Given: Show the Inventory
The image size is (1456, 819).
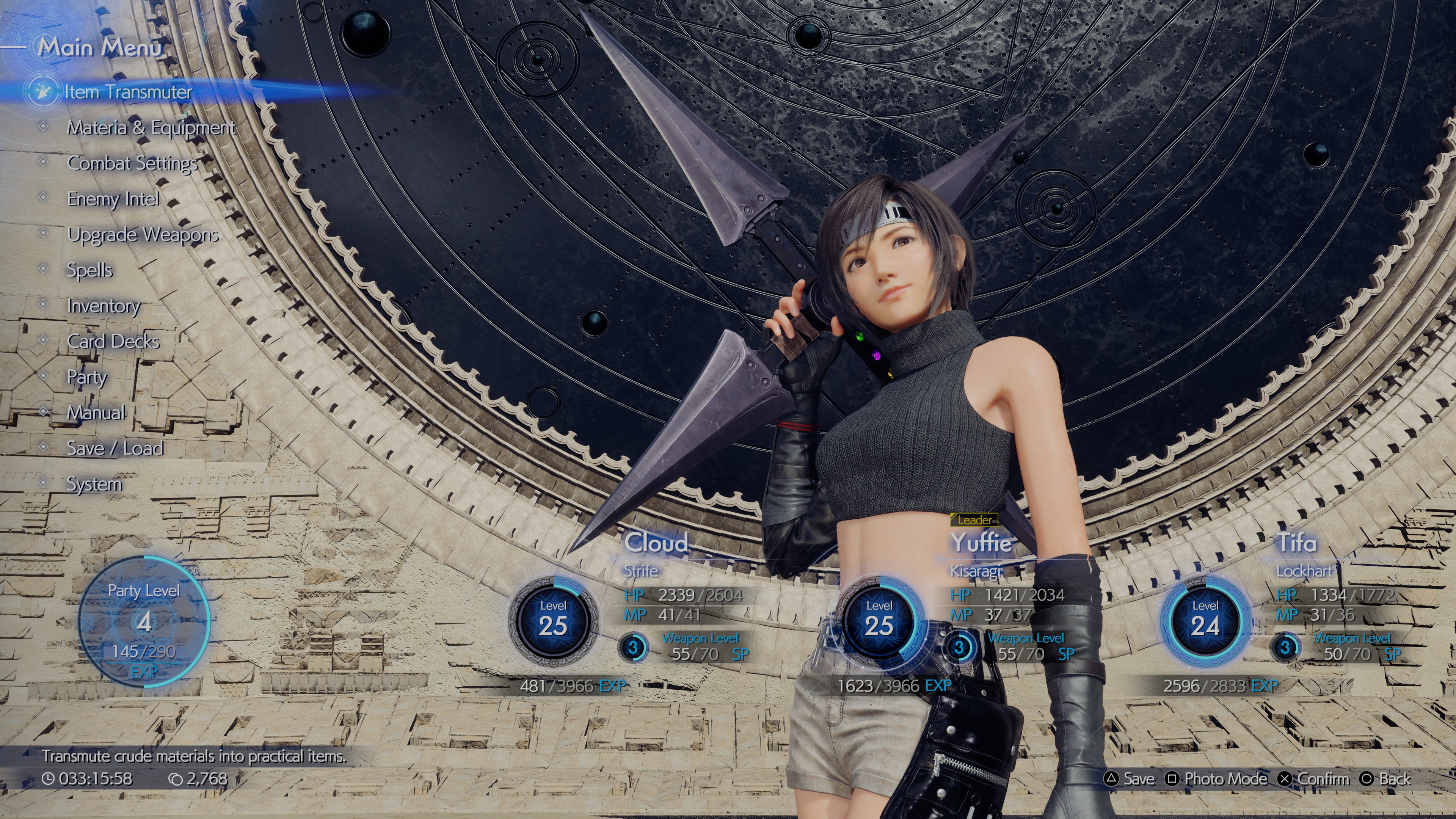Looking at the screenshot, I should (x=103, y=306).
